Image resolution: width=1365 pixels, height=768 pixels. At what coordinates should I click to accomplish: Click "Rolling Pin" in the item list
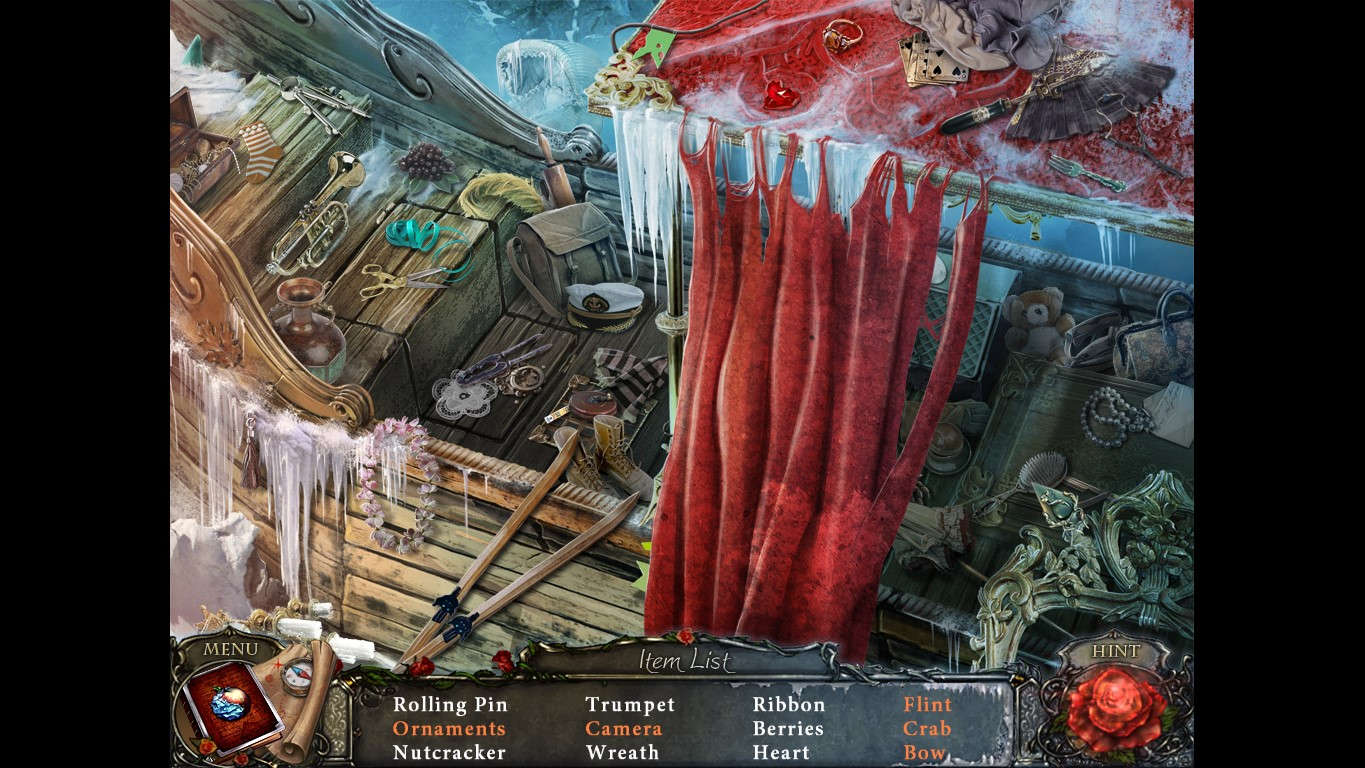click(x=452, y=705)
